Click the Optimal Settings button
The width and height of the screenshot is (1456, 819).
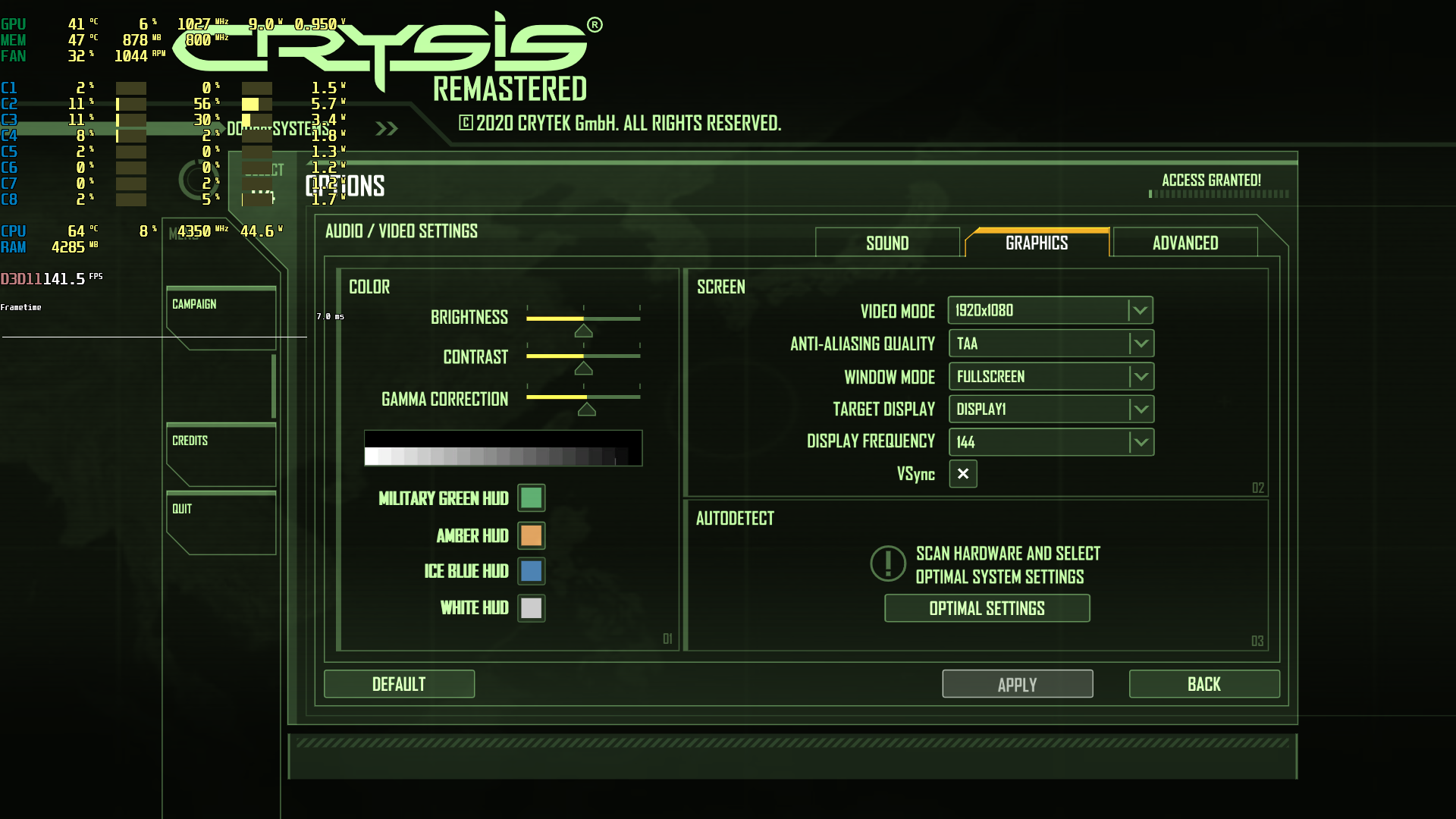[987, 608]
